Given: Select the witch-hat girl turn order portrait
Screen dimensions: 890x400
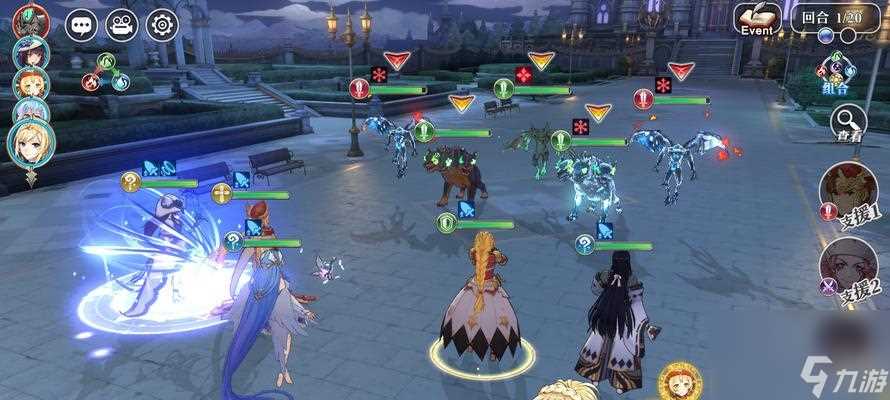Looking at the screenshot, I should [31, 52].
